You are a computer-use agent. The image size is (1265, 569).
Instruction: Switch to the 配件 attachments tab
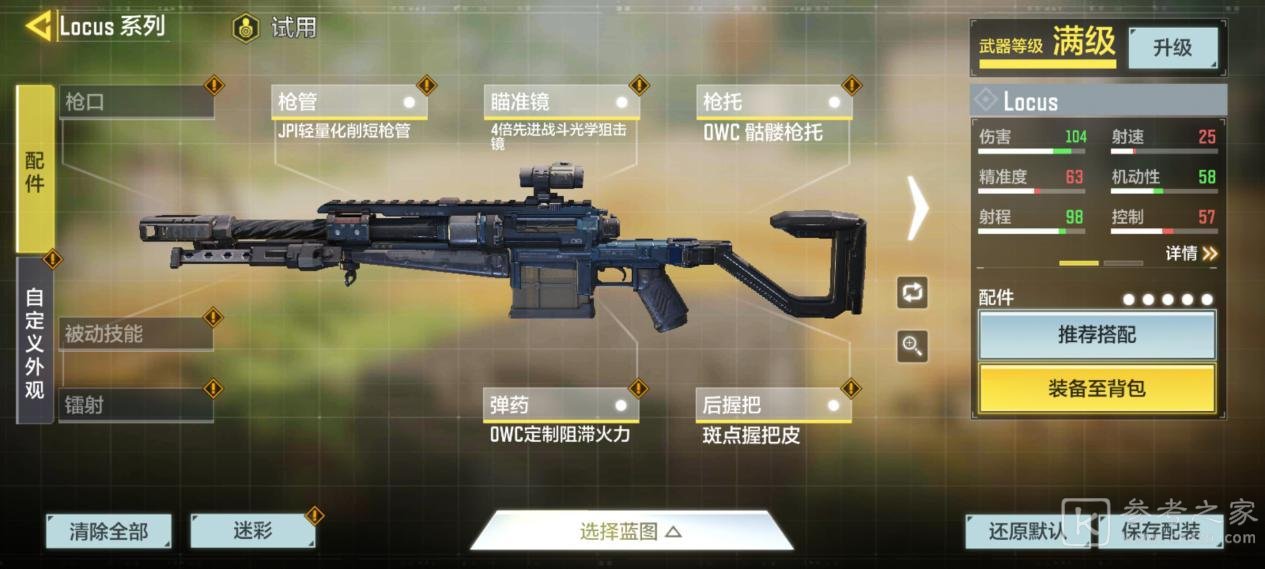[35, 168]
